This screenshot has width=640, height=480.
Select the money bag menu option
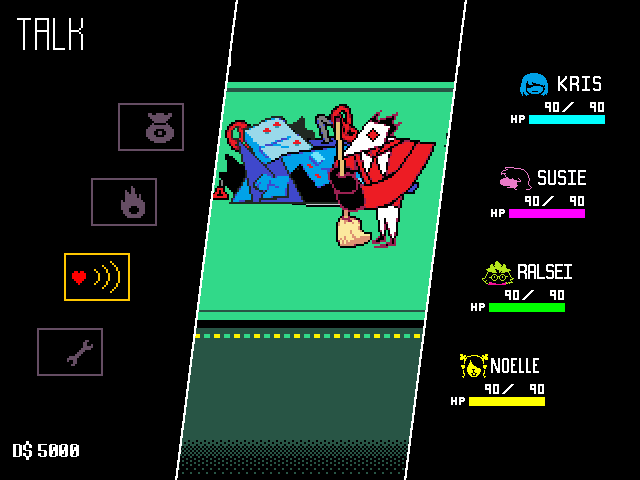point(151,127)
